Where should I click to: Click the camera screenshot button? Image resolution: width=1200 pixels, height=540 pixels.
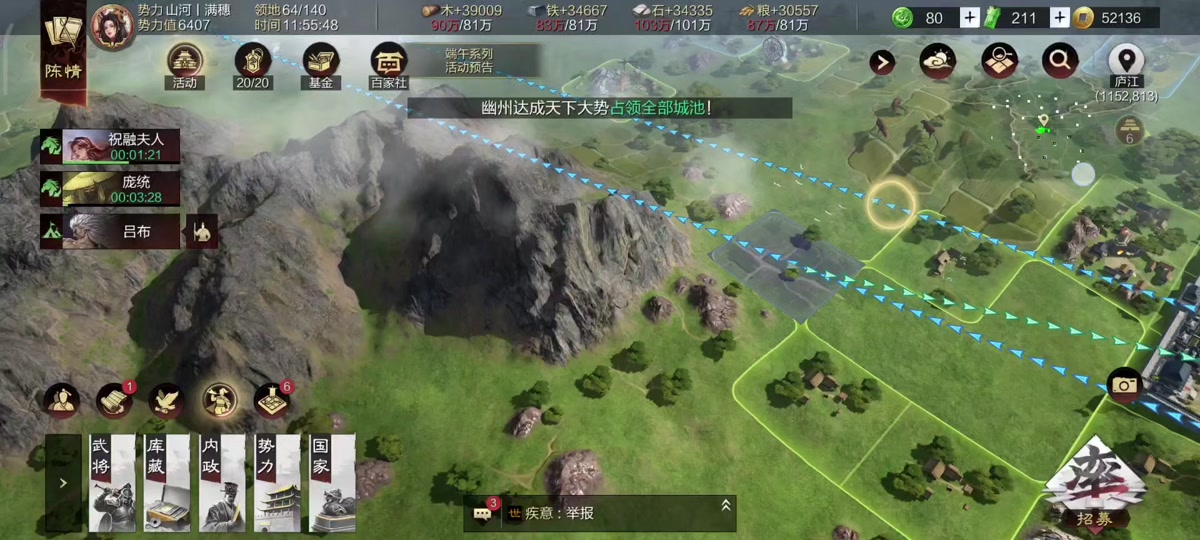tap(1125, 386)
